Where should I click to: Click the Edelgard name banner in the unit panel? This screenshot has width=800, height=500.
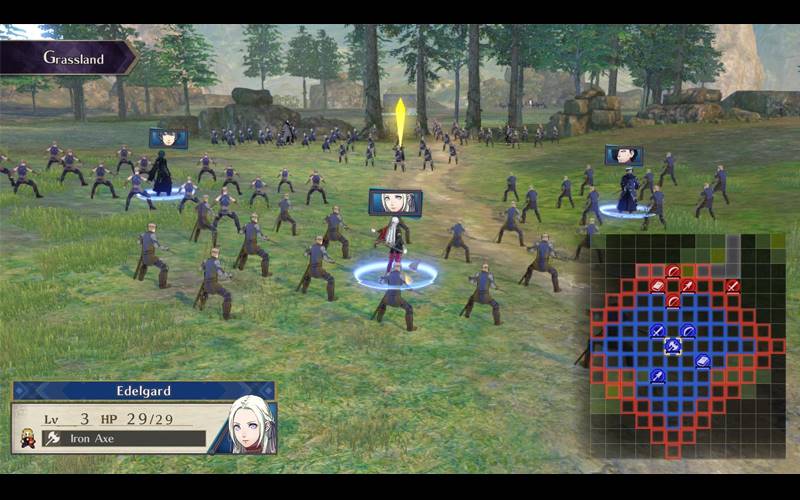coord(143,391)
